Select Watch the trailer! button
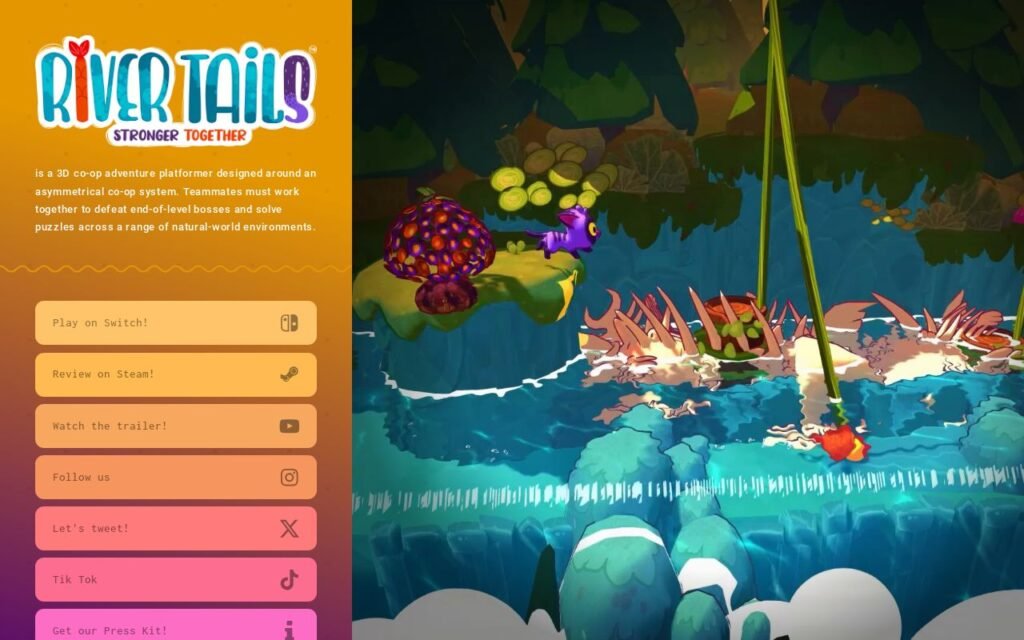This screenshot has height=640, width=1024. tap(175, 426)
